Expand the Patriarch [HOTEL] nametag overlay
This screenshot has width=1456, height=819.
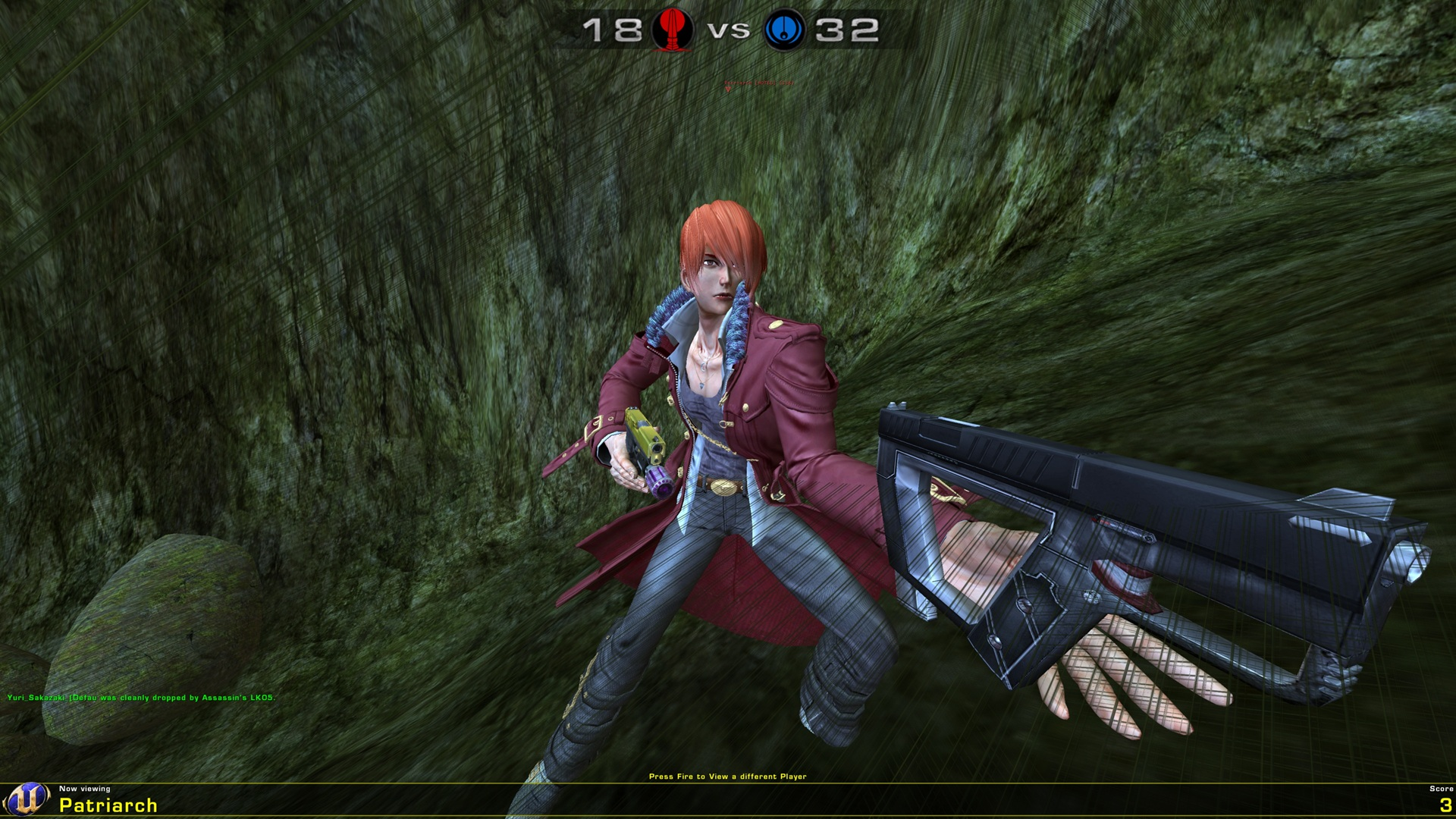[758, 83]
